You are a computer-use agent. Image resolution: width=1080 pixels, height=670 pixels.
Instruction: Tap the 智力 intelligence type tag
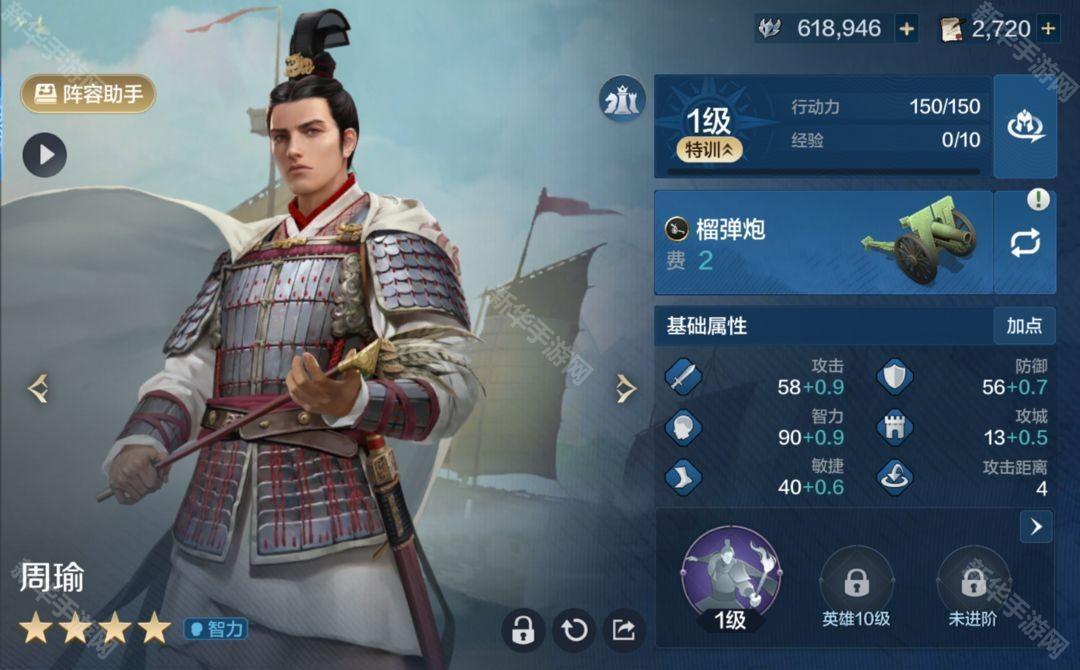pos(215,629)
